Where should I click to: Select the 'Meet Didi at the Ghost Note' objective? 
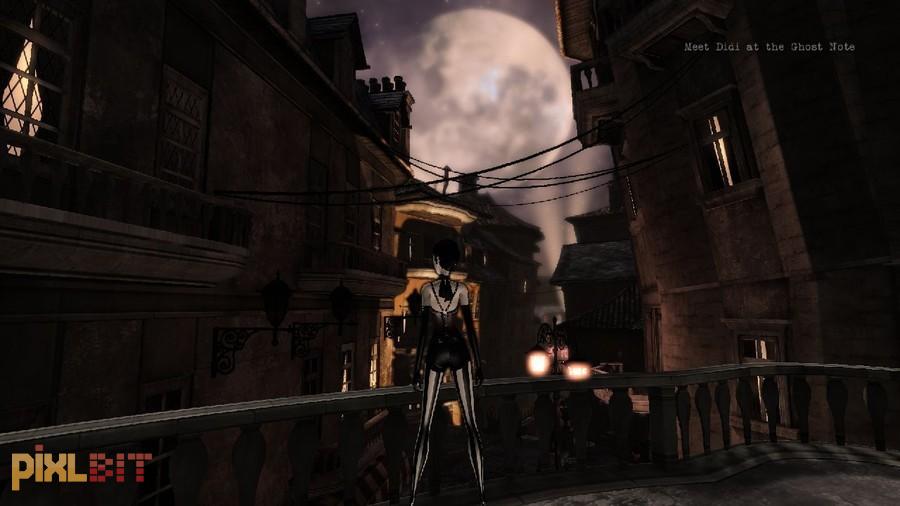769,47
